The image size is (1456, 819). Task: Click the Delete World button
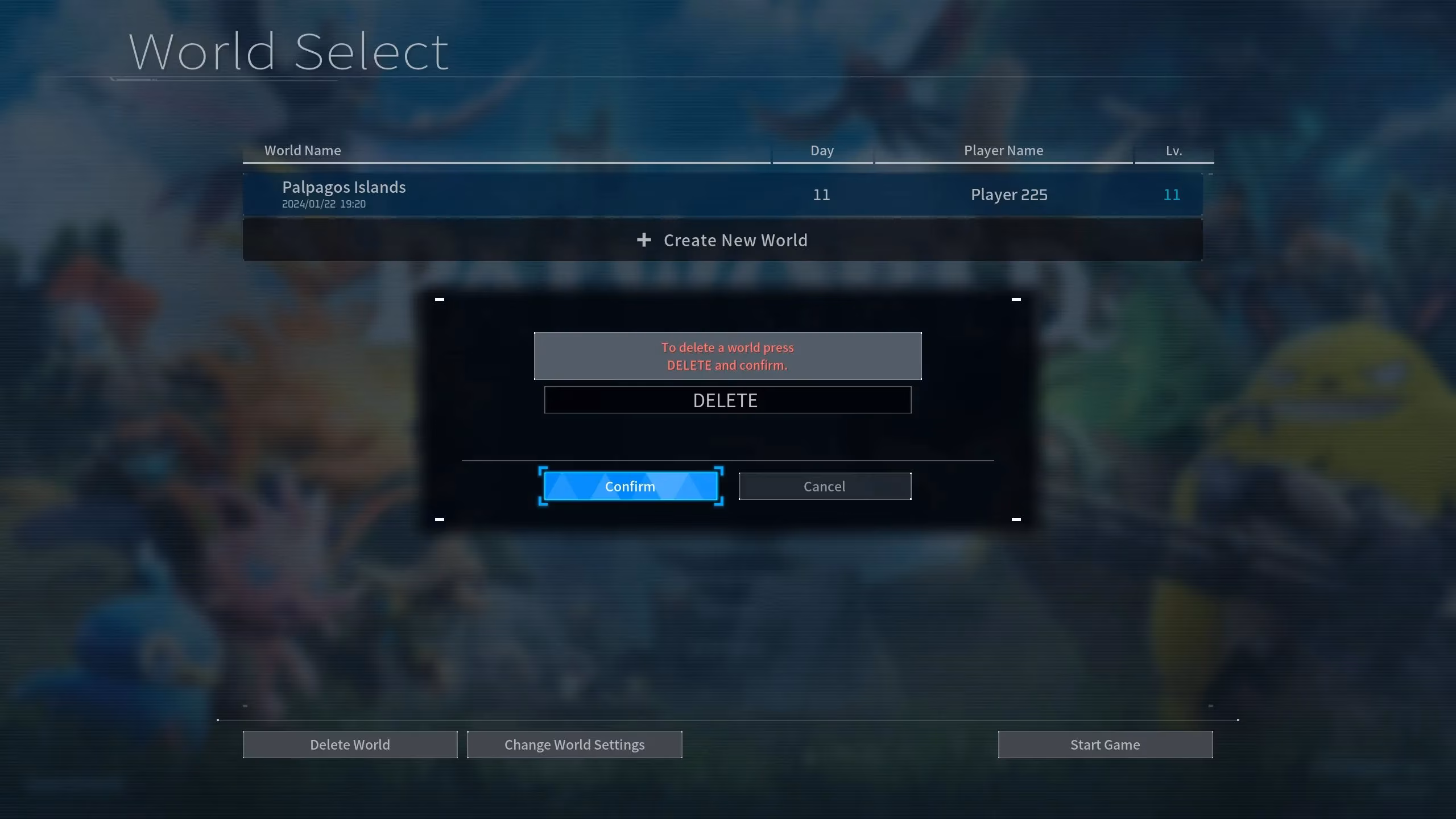(x=350, y=744)
